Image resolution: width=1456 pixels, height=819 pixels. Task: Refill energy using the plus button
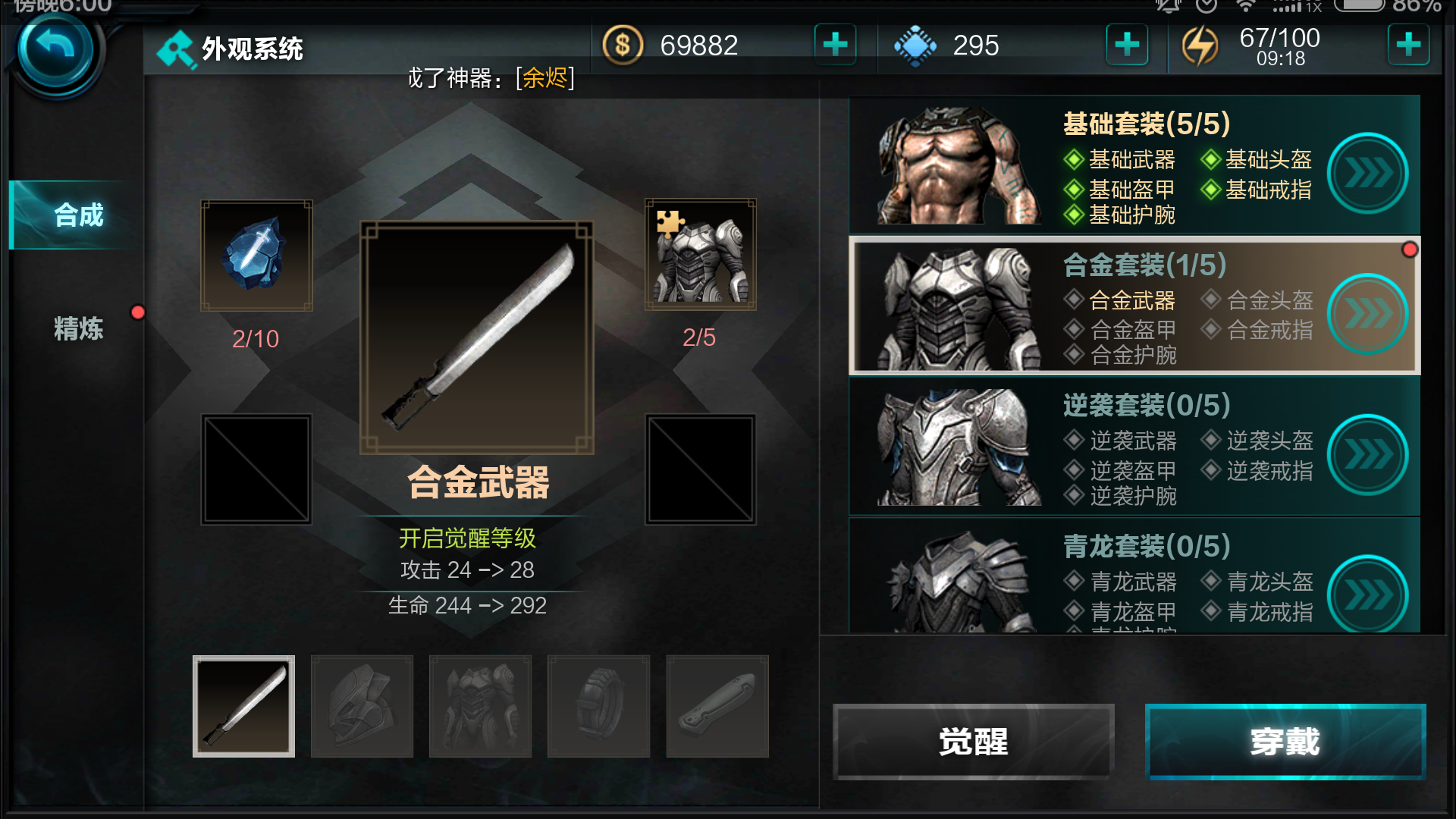[1408, 45]
